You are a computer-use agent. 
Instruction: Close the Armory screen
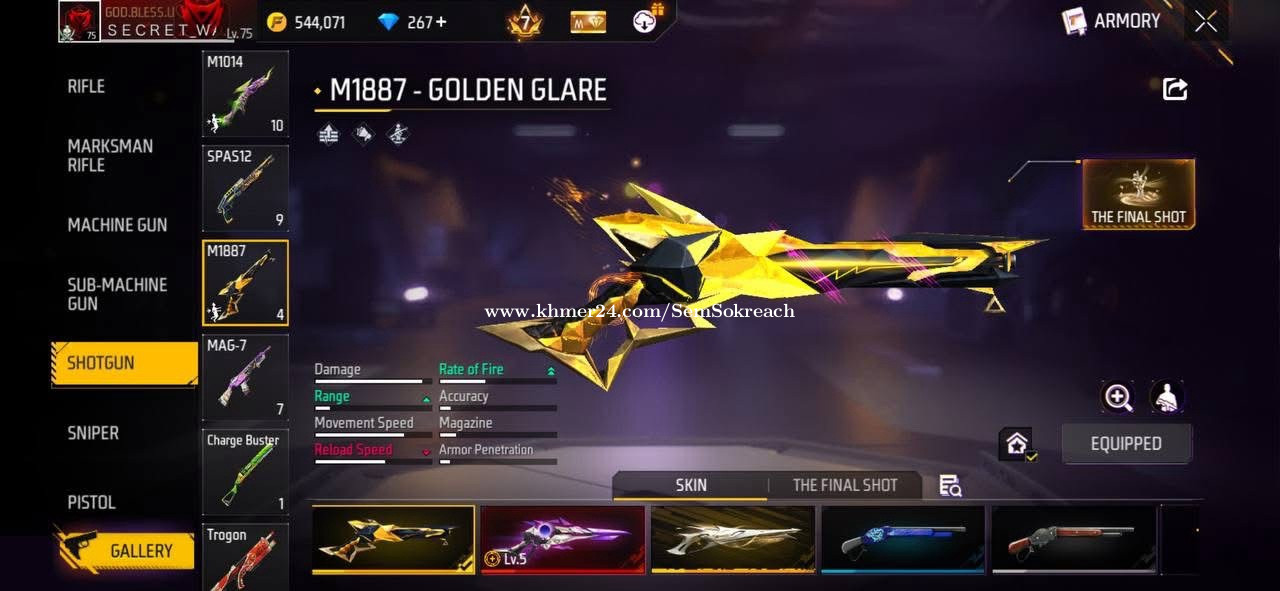coord(1206,21)
